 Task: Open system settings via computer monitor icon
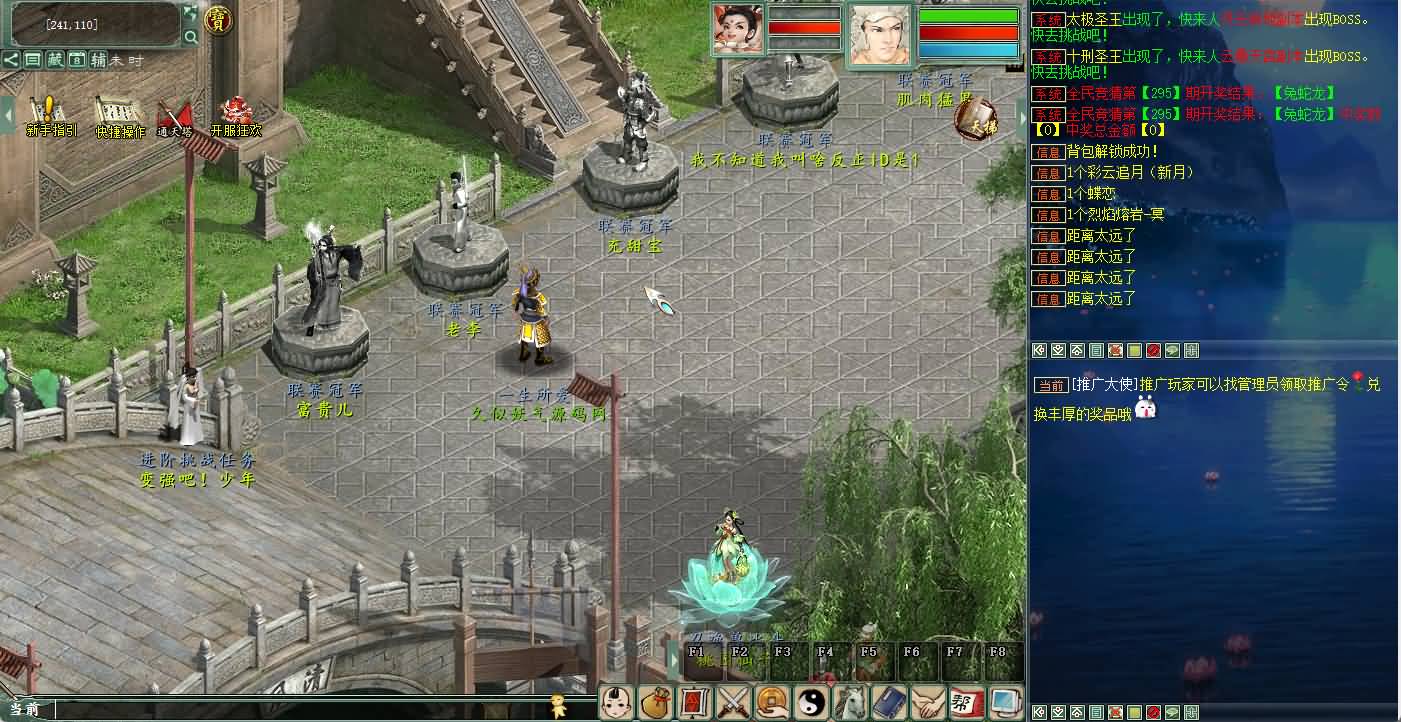[x=1005, y=701]
